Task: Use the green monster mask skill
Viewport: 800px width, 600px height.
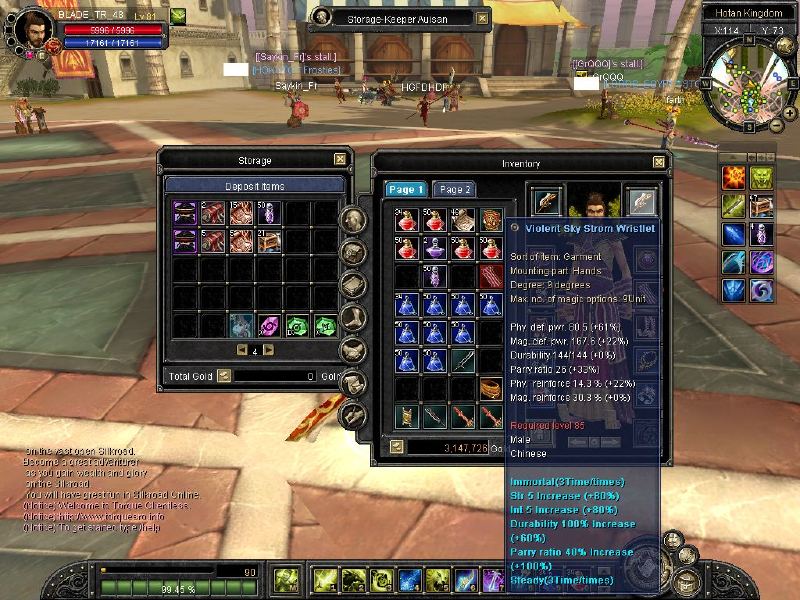Action: coord(762,177)
